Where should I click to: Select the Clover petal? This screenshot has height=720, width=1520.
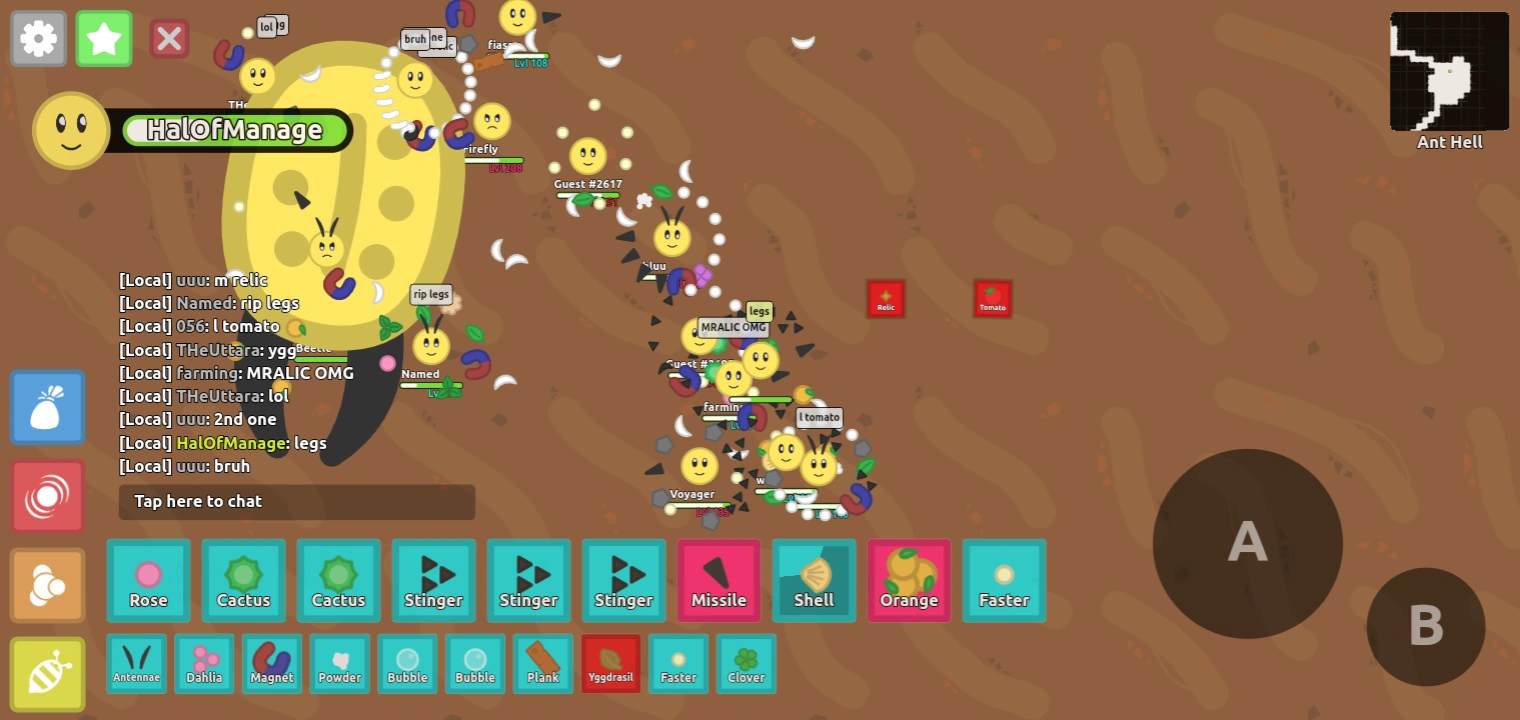click(746, 663)
